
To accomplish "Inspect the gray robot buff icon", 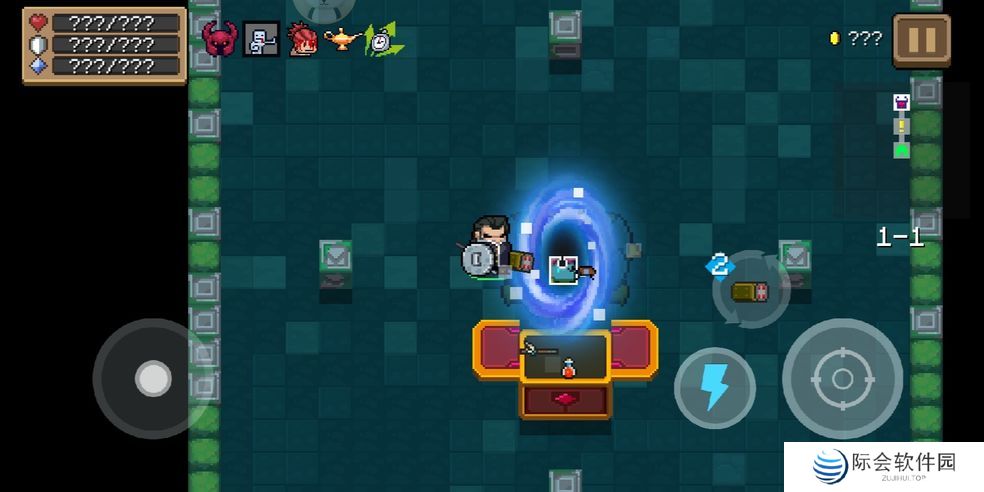I will point(261,39).
